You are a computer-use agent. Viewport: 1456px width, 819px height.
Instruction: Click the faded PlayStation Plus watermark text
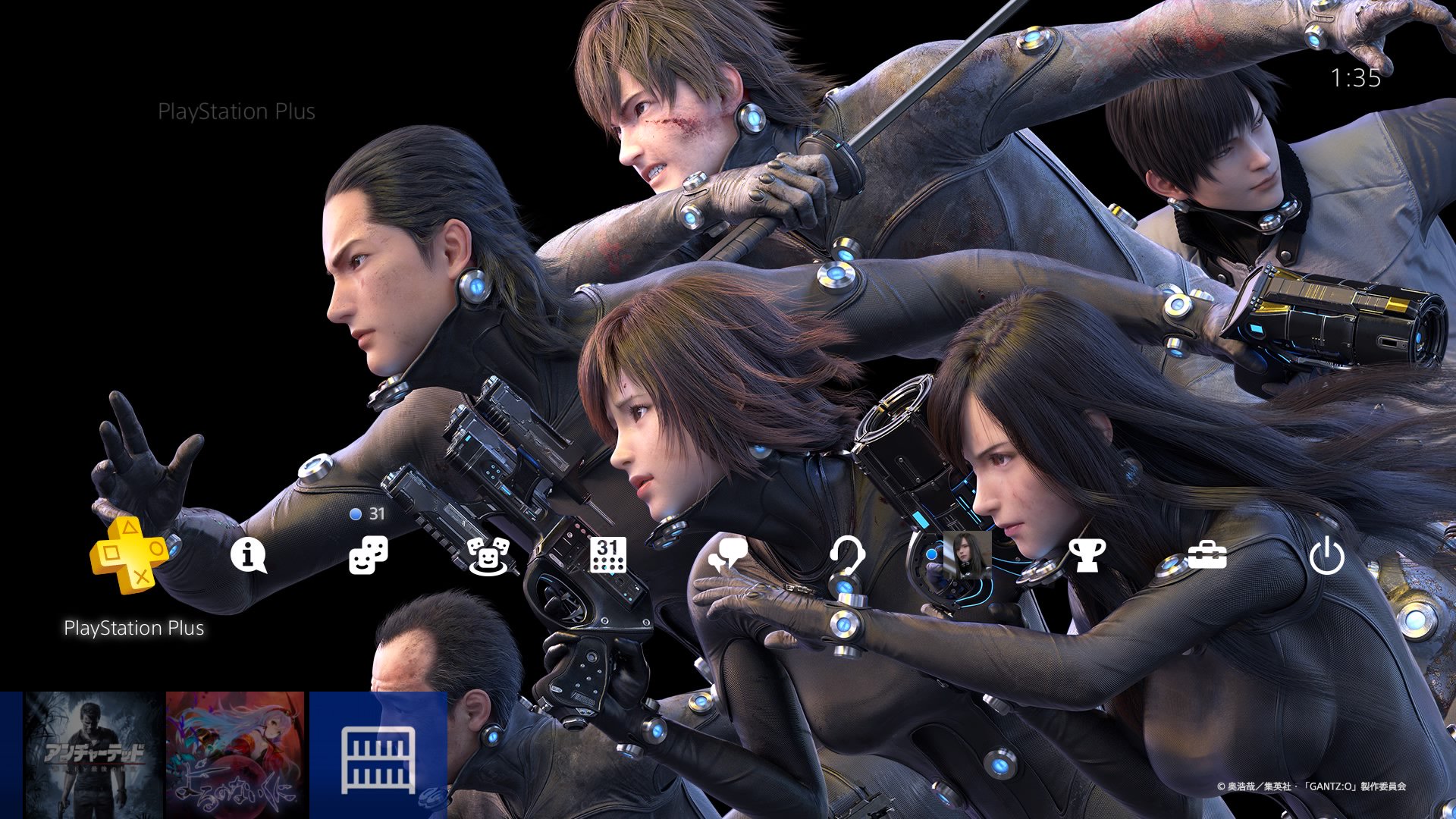(x=238, y=111)
